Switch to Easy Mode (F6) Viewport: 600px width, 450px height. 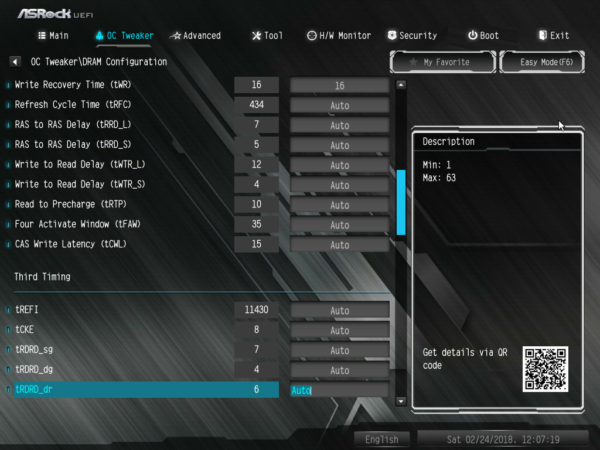click(x=541, y=62)
